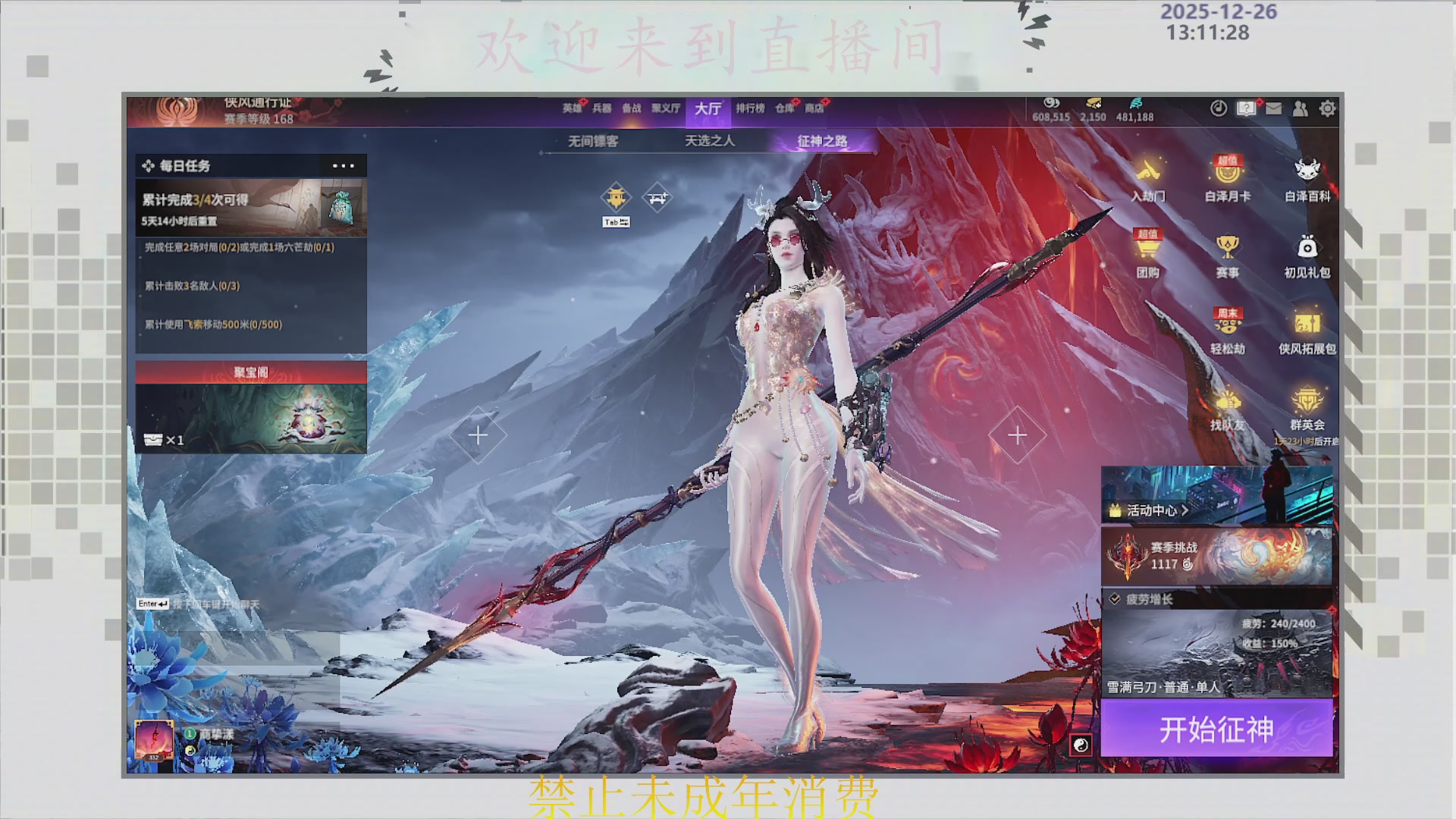Open the 白泽百科 encyclopedia icon
1456x819 pixels.
coord(1307,179)
